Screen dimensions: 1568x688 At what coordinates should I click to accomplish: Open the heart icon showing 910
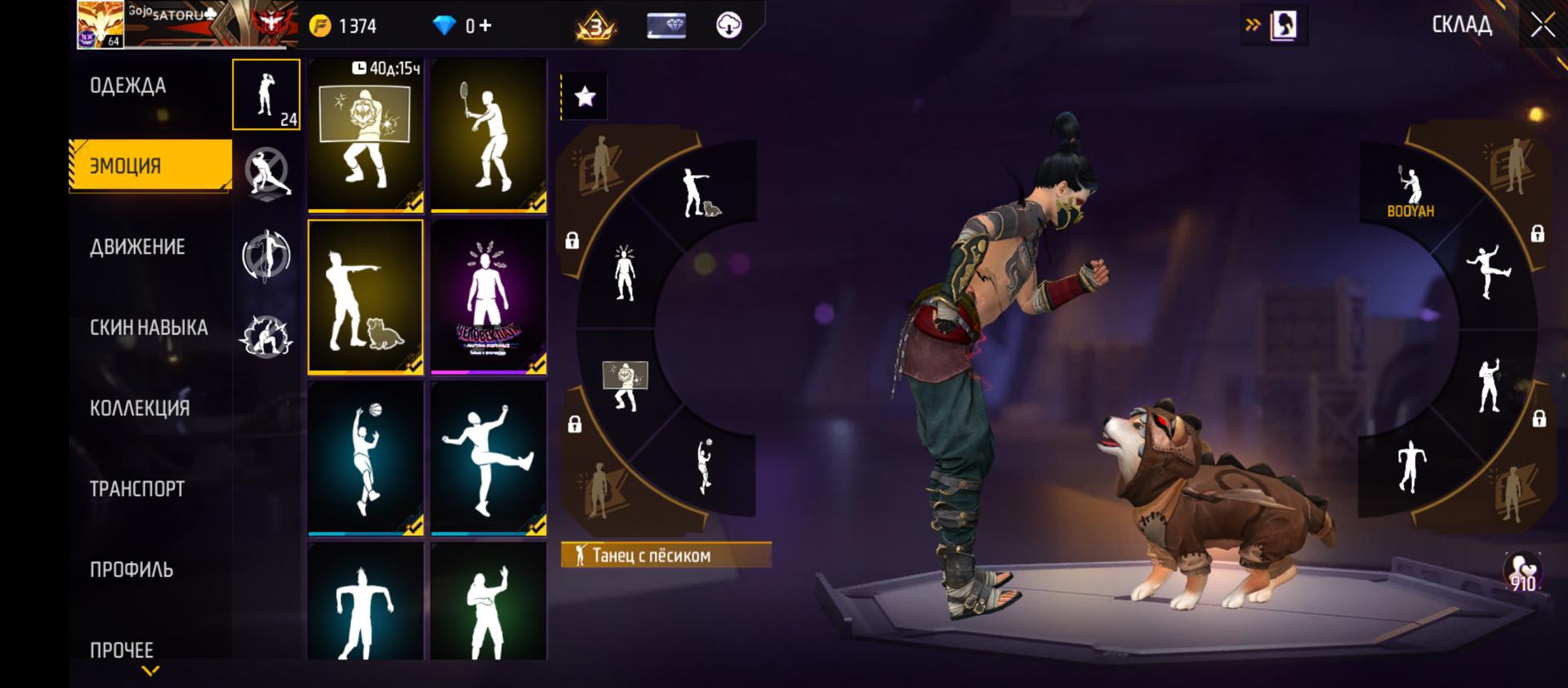pos(1522,573)
